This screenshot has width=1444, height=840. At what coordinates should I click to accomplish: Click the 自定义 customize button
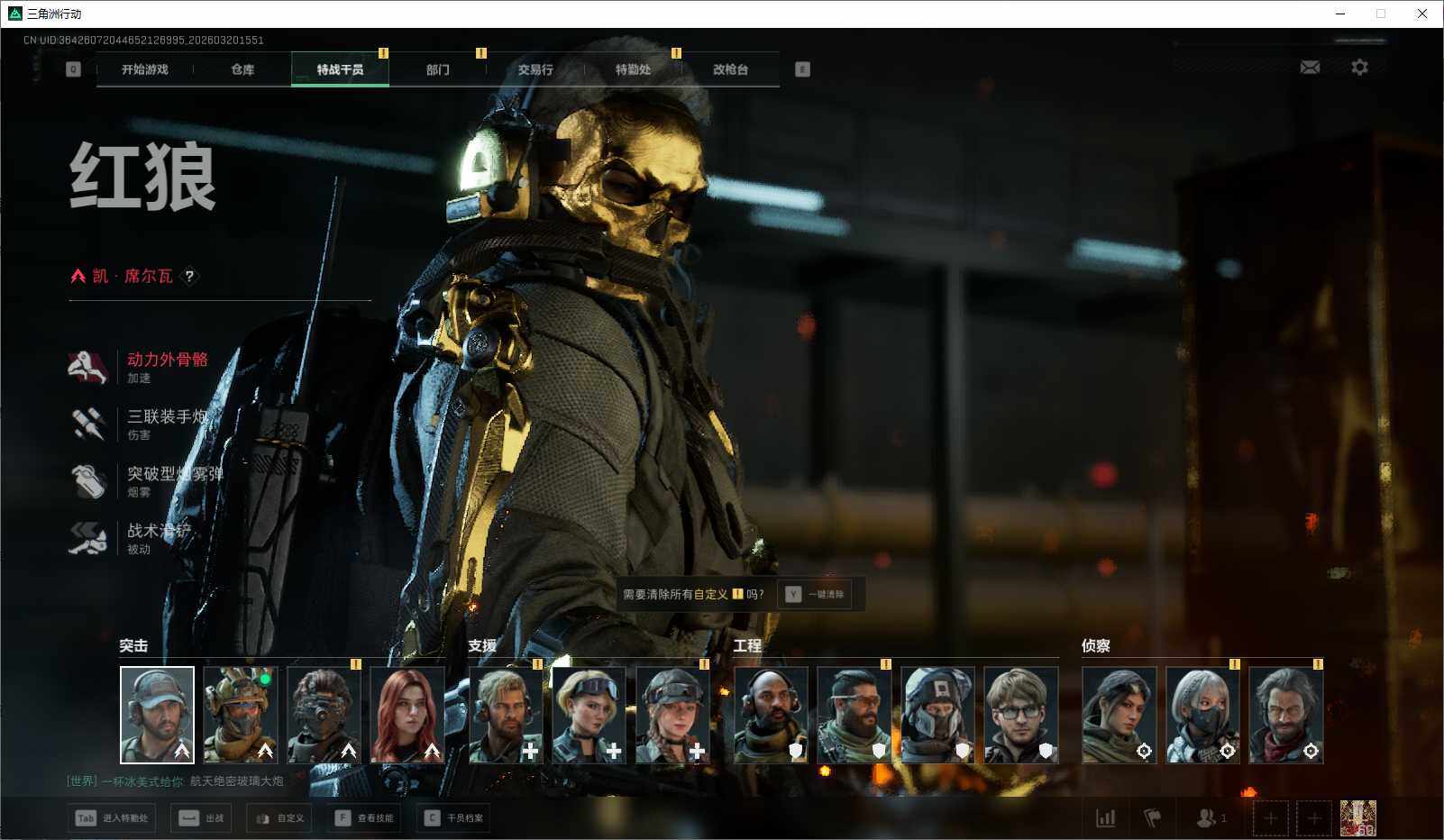tap(281, 818)
